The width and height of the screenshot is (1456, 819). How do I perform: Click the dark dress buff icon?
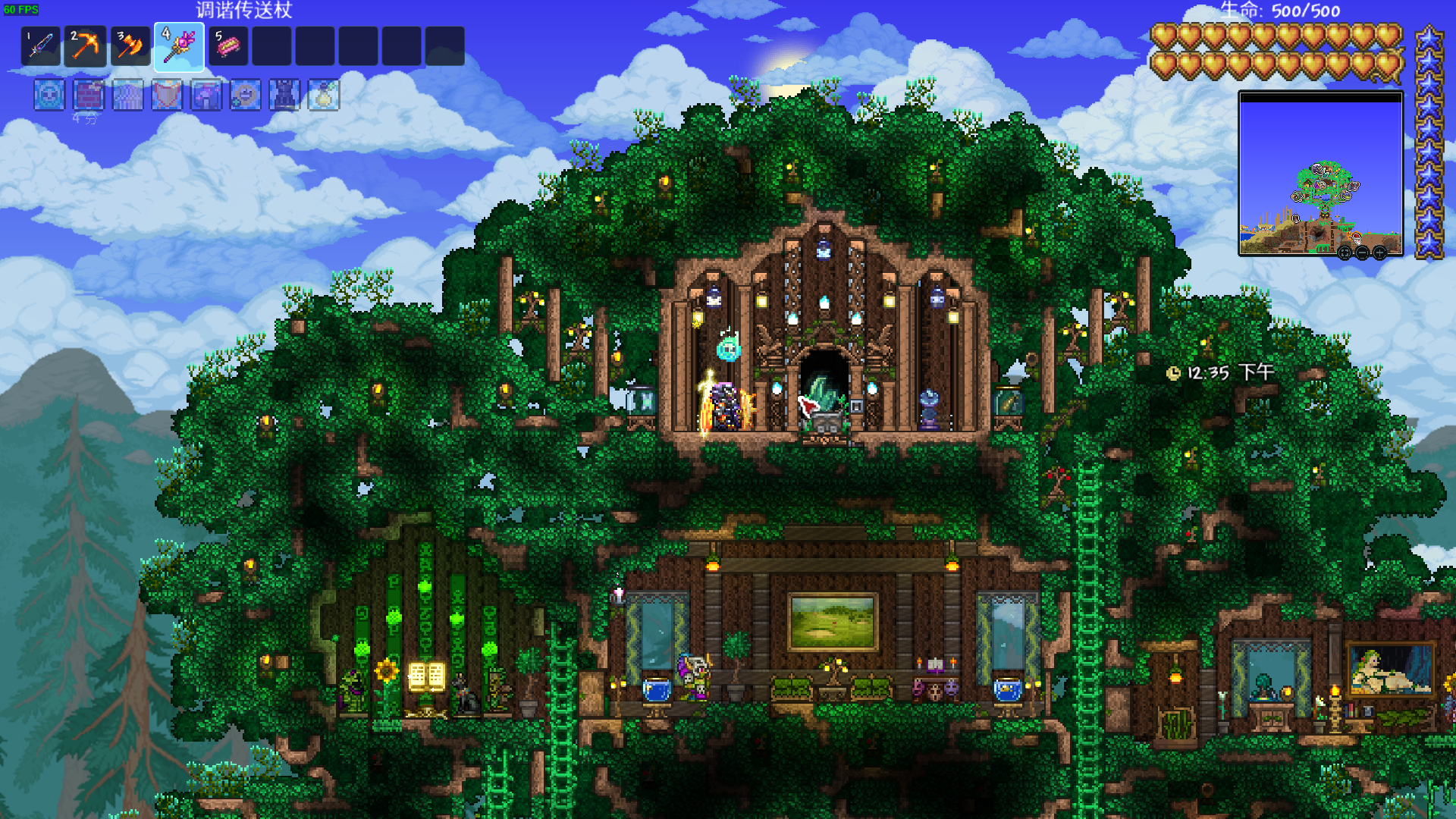[x=285, y=96]
